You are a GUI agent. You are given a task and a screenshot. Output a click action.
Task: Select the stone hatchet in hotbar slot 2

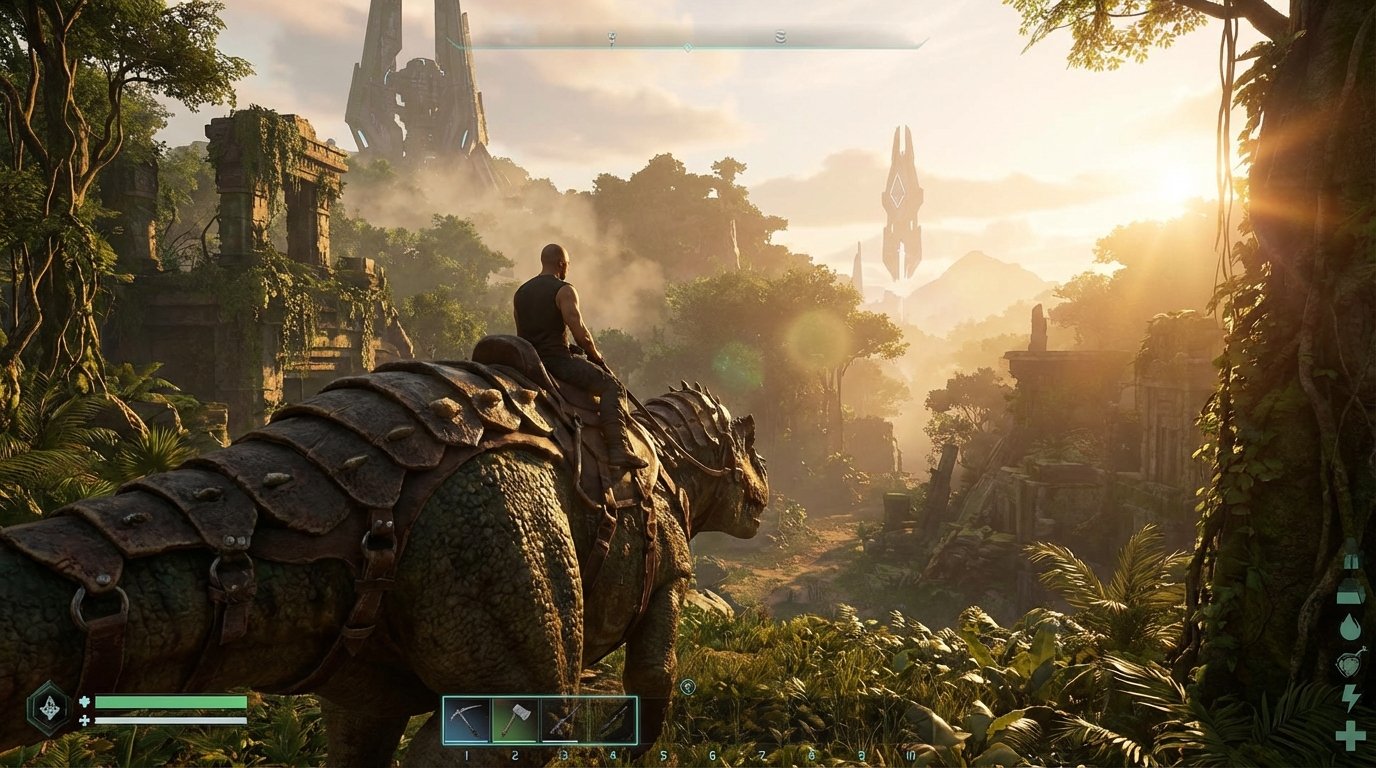514,718
